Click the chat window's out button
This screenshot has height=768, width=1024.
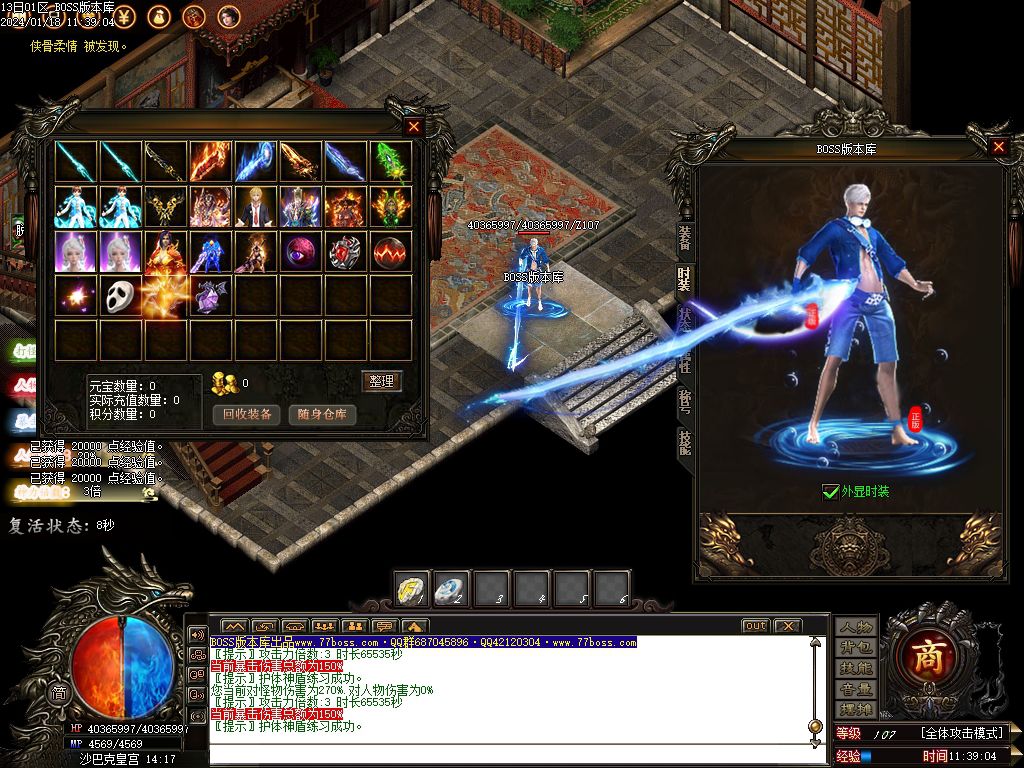tap(755, 626)
